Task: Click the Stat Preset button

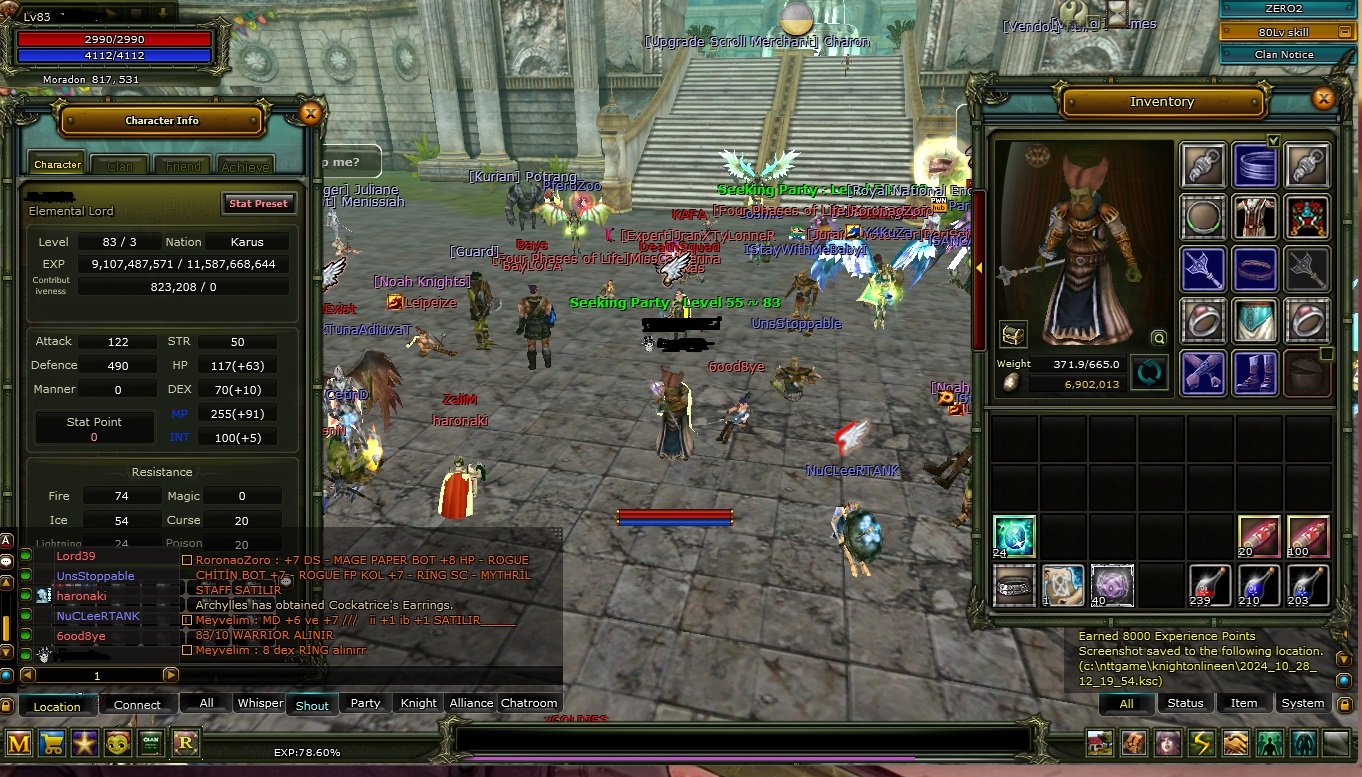Action: click(x=258, y=203)
